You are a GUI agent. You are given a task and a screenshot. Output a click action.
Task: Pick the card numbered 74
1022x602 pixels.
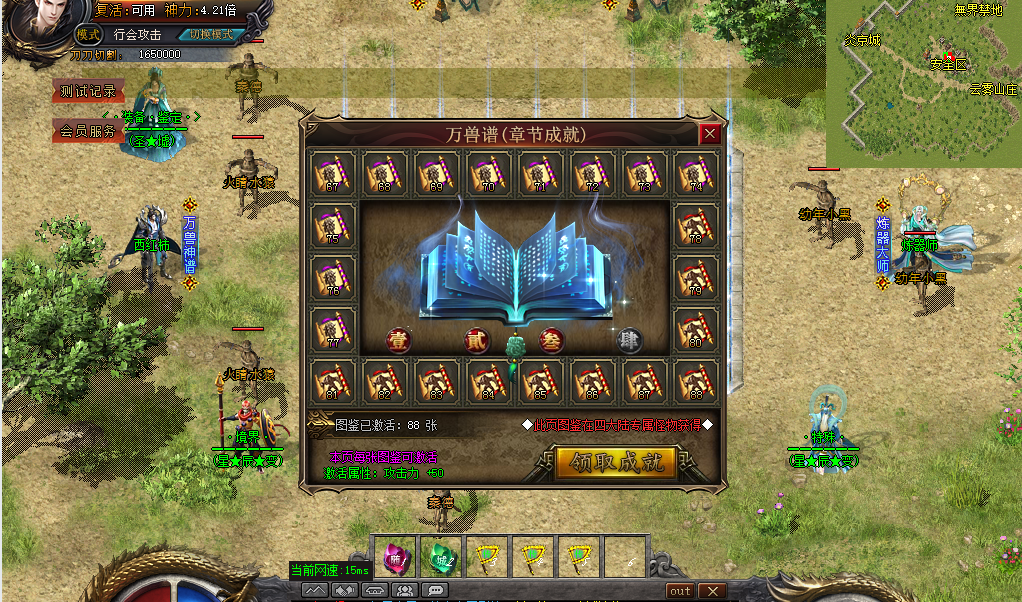pyautogui.click(x=696, y=174)
